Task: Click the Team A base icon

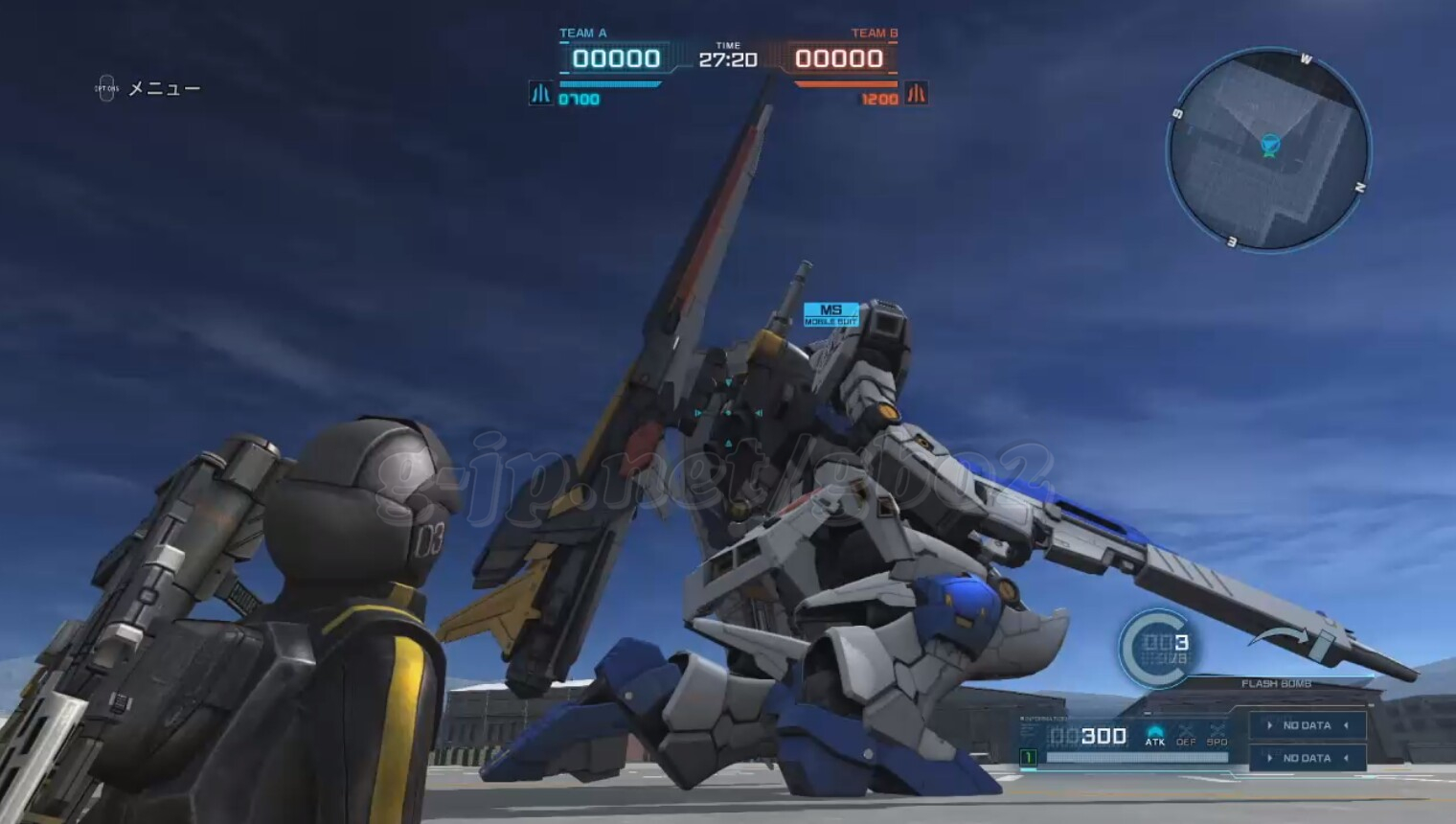Action: coord(541,94)
